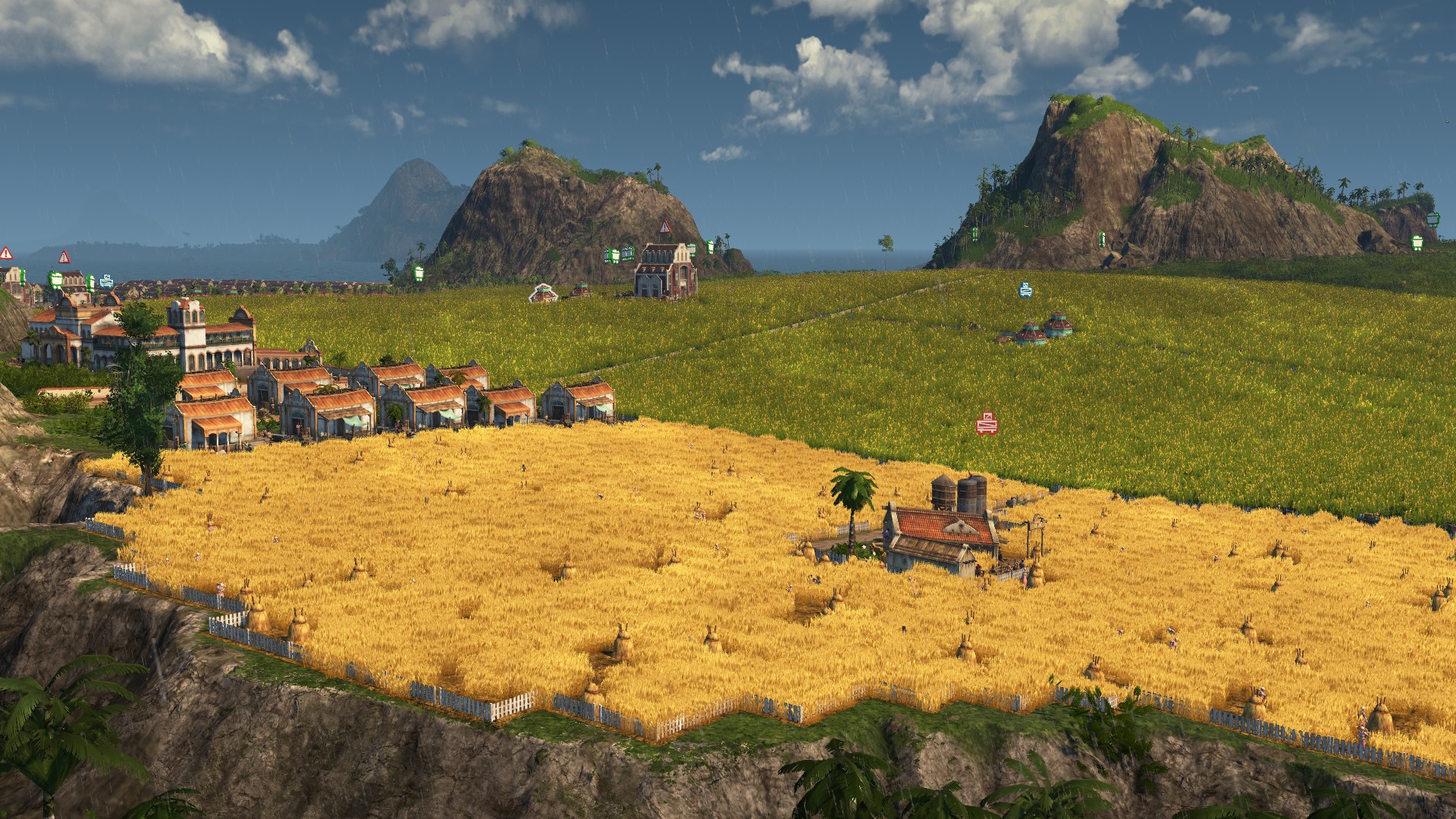
Task: Click the red building status marker
Action: (986, 424)
